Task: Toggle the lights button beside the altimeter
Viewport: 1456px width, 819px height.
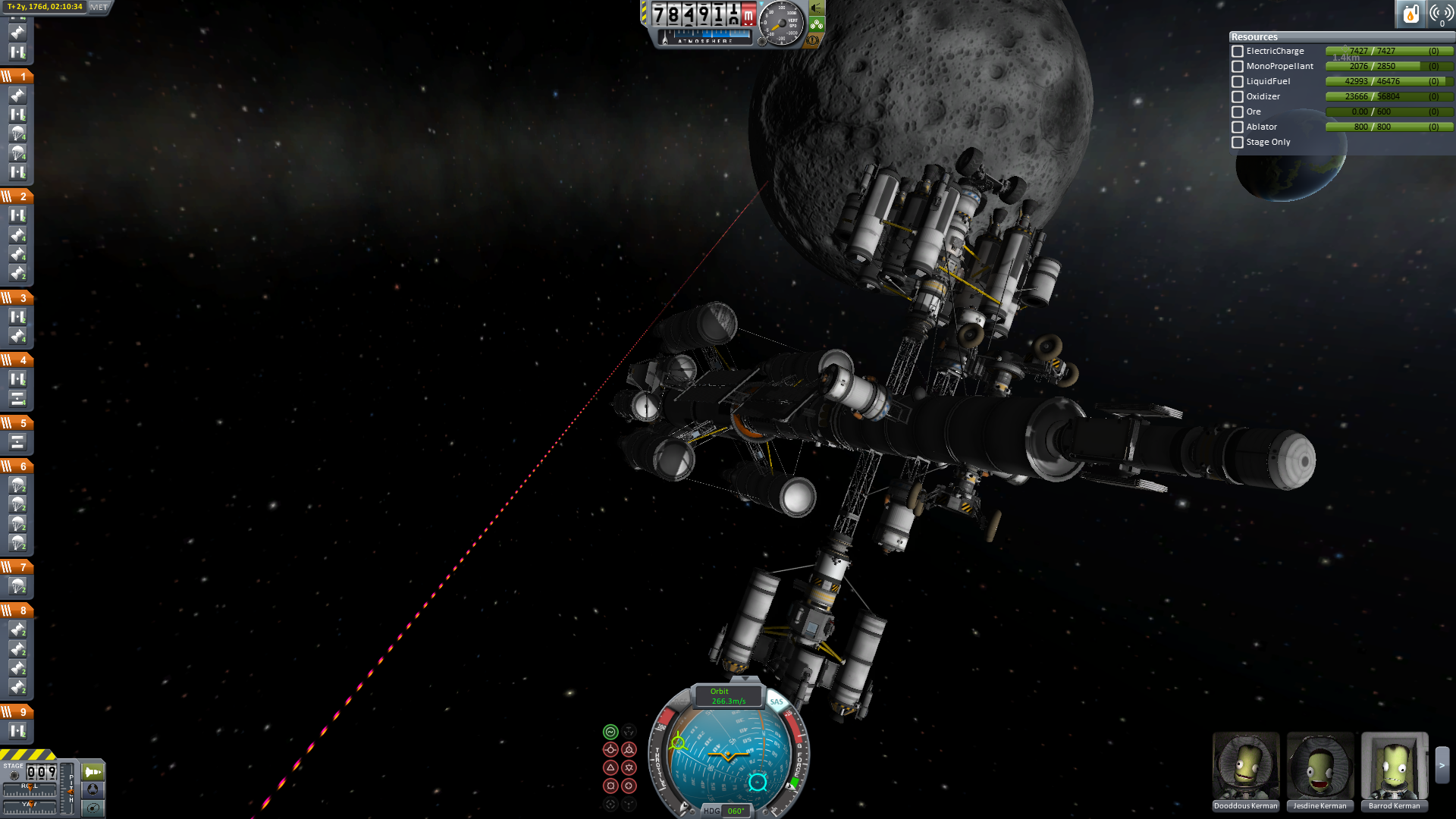Action: point(817,8)
